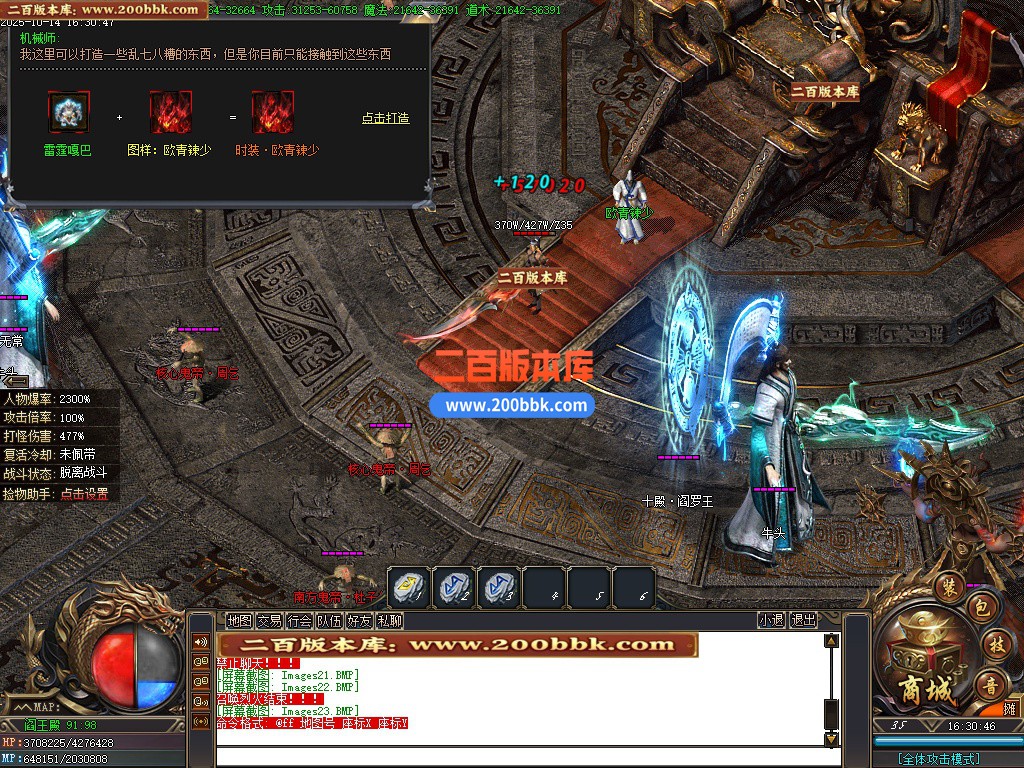
Task: Open the 交易 trade button
Action: click(x=269, y=620)
